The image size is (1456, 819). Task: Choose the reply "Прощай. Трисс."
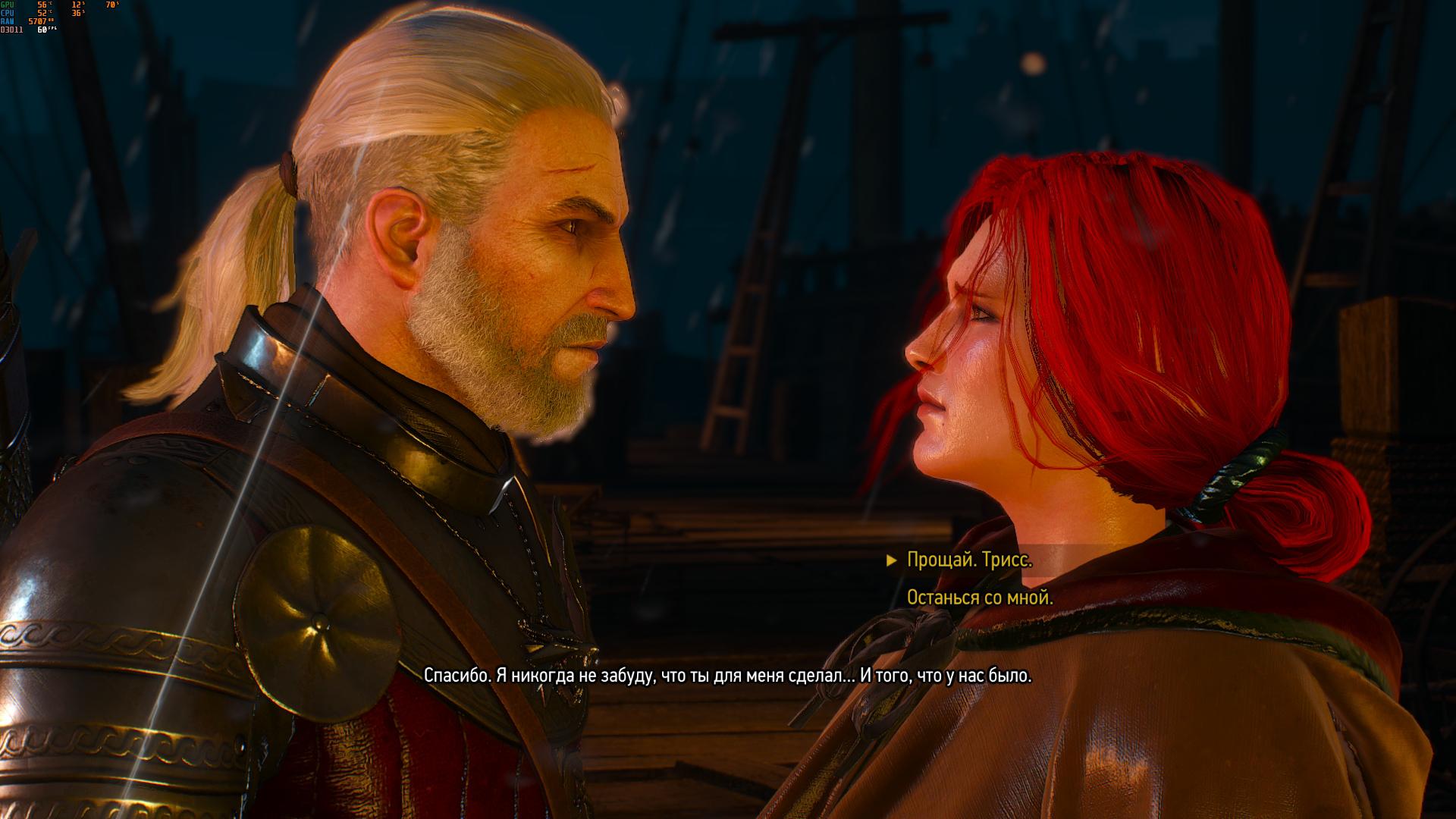[969, 560]
